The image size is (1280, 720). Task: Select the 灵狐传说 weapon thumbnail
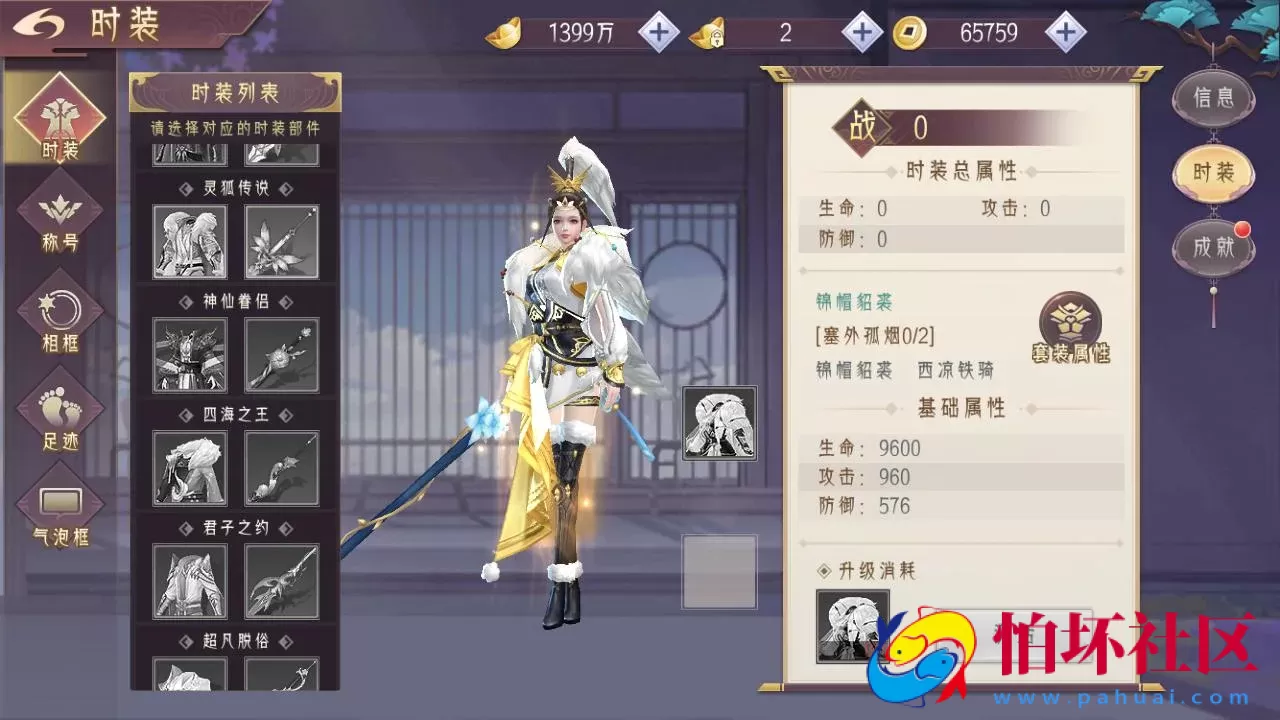click(281, 241)
